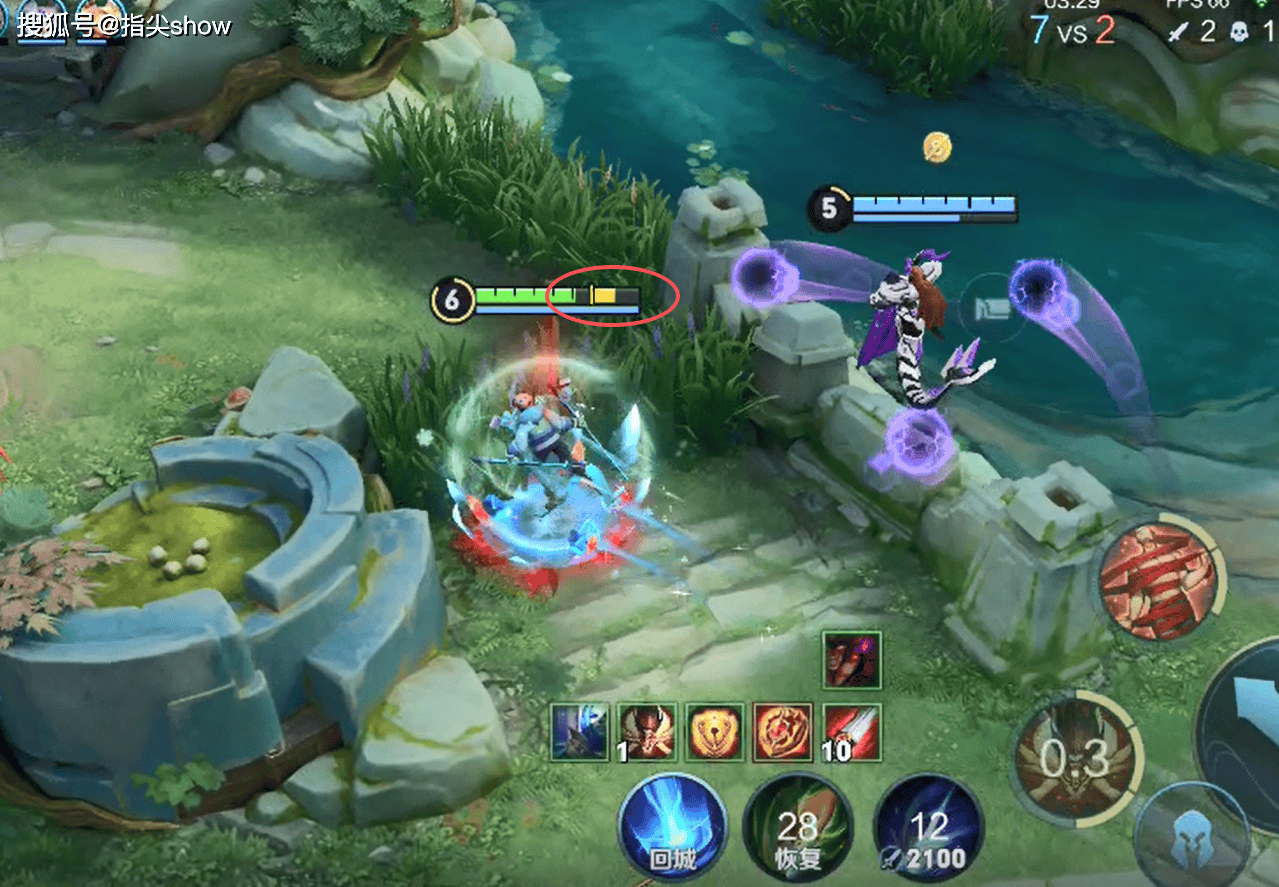The image size is (1279, 887).
Task: Select the blue armored figure item slot
Action: 579,731
